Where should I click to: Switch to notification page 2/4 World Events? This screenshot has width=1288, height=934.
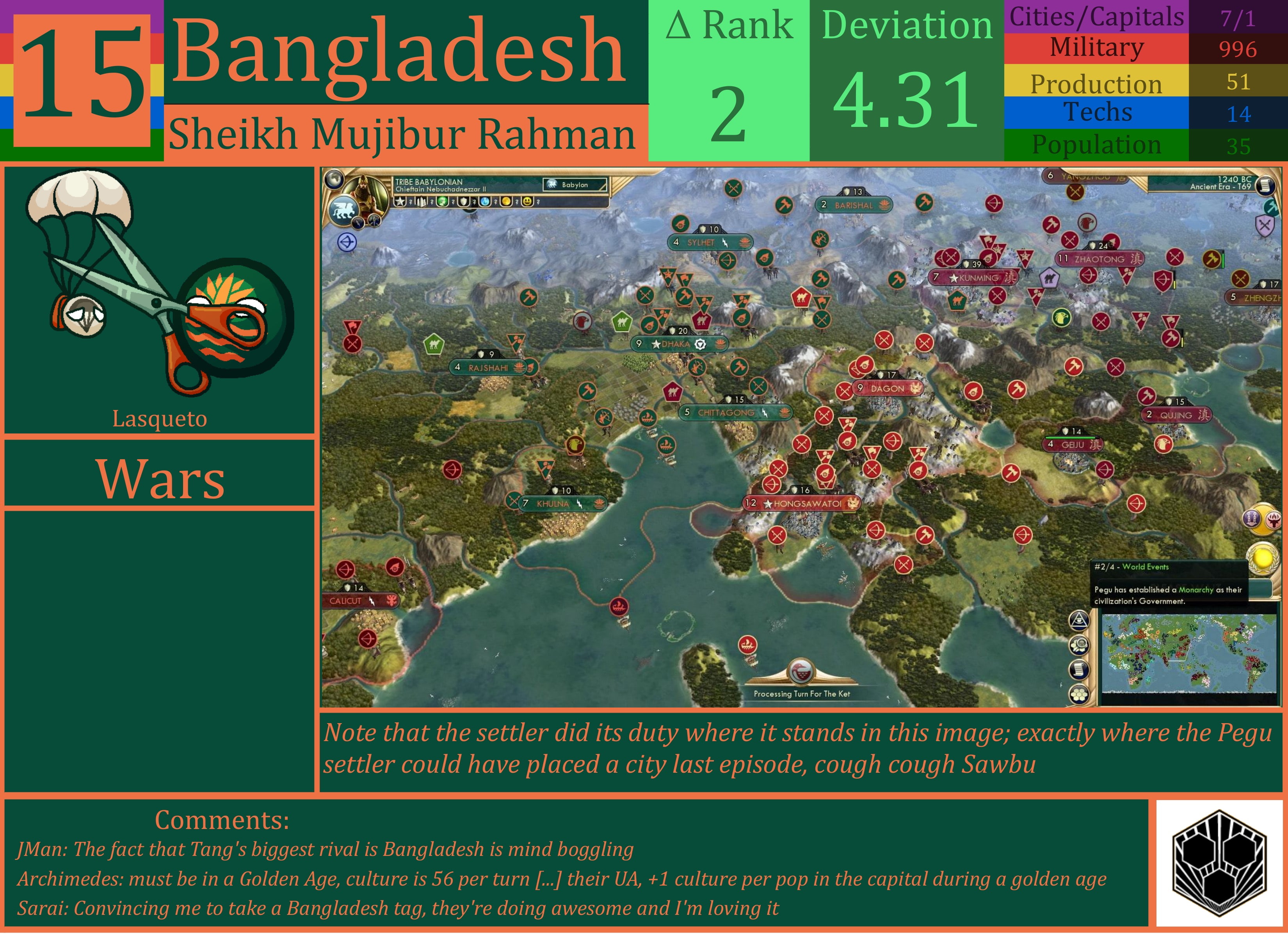click(1132, 567)
